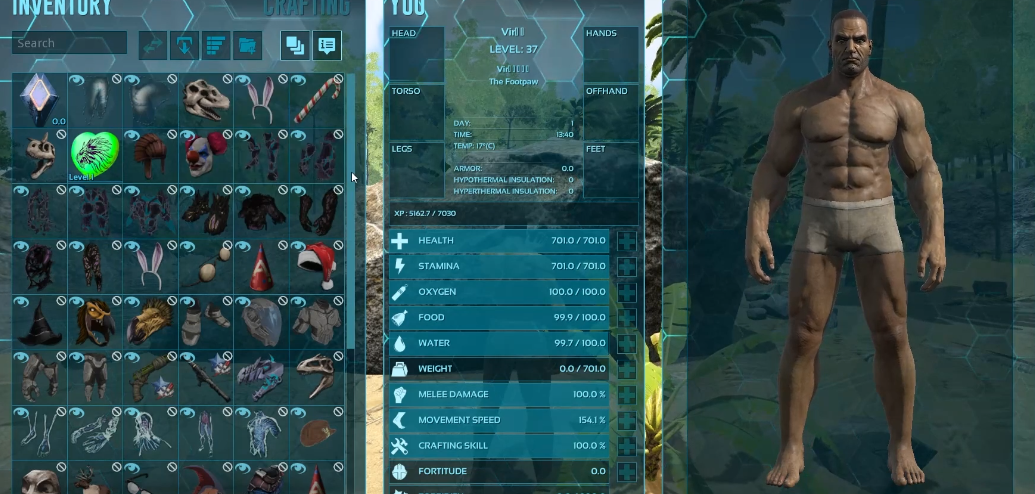Select the red party hat skin
This screenshot has height=494, width=1035.
coord(262,264)
